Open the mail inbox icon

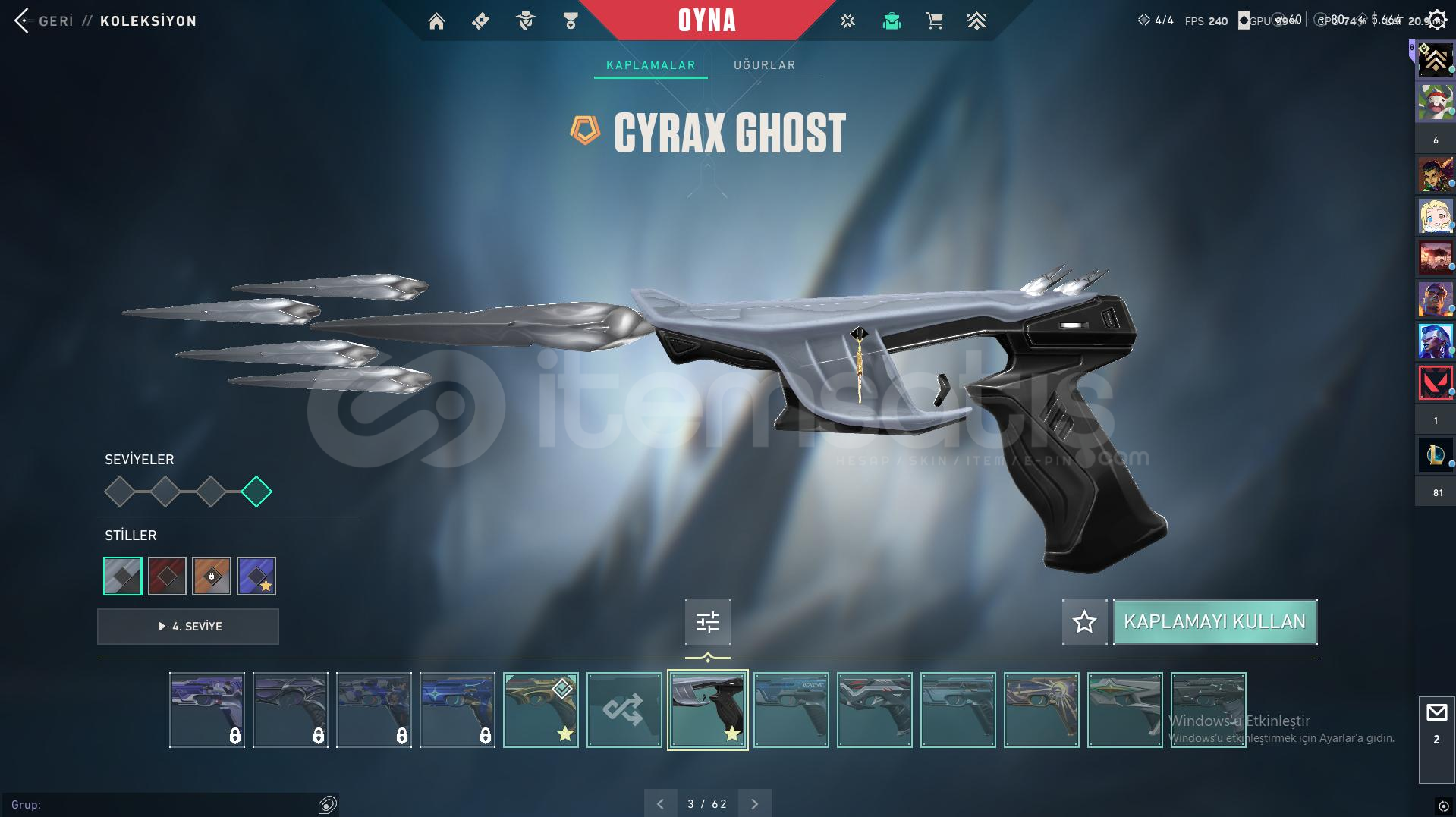(x=1436, y=713)
